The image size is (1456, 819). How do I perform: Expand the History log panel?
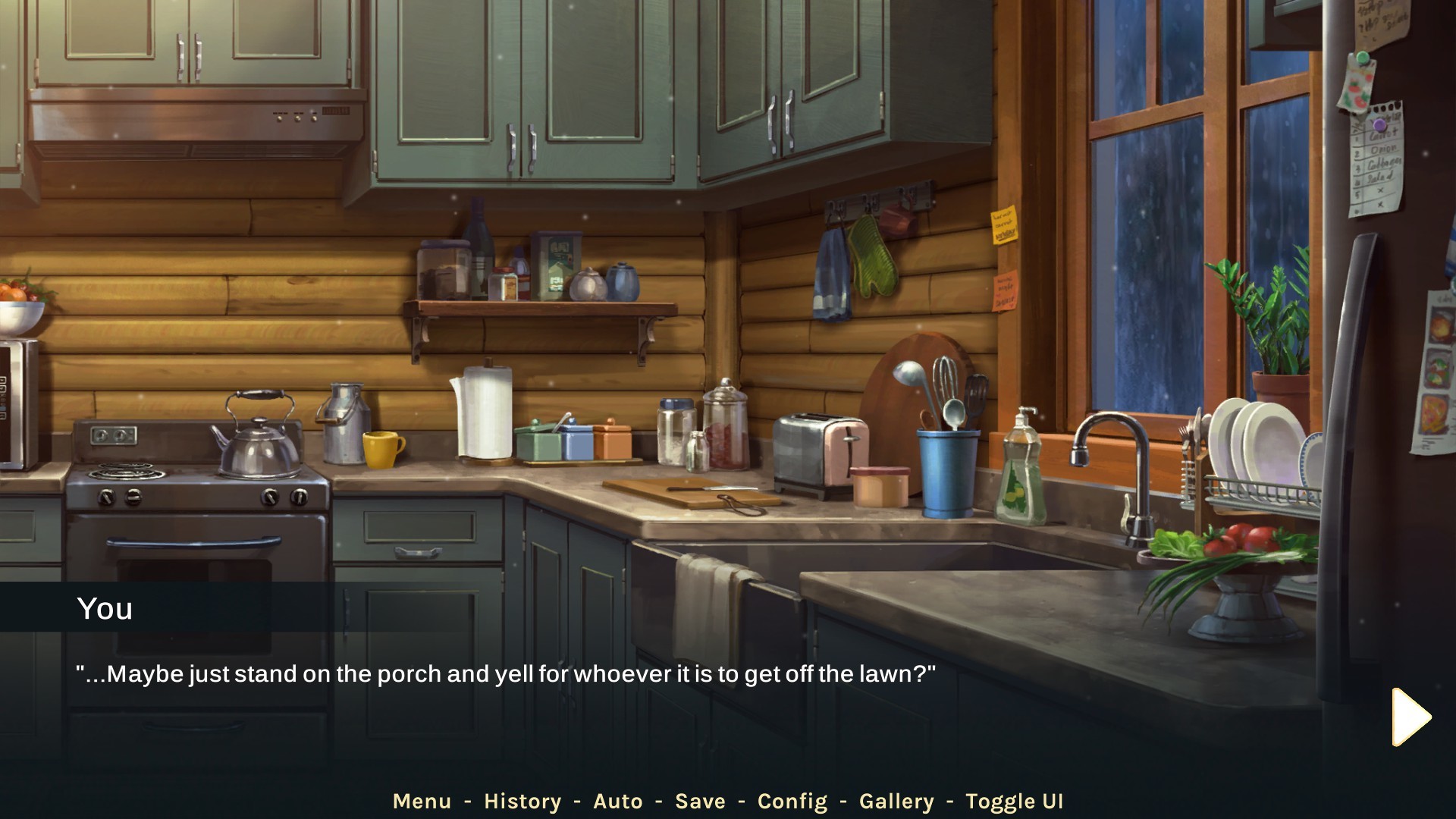pos(522,802)
